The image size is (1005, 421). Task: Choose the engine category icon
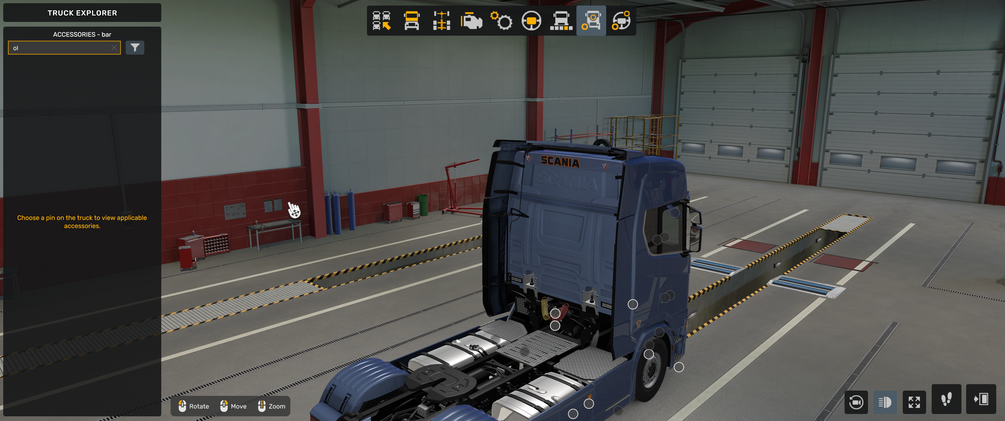(471, 21)
